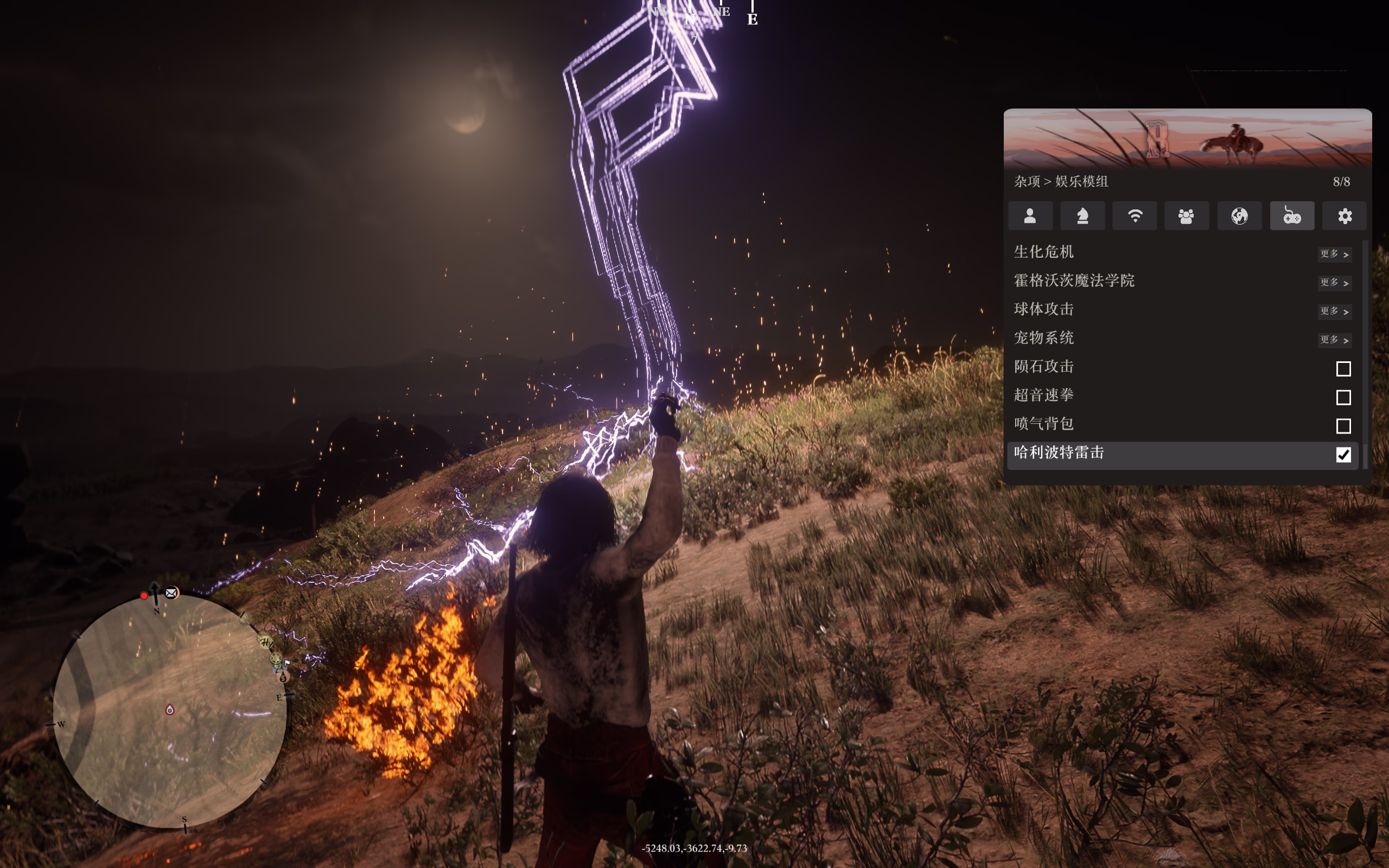Open the 霍格沃茨魔法学院 submenu
Viewport: 1389px width, 868px height.
tap(1334, 283)
